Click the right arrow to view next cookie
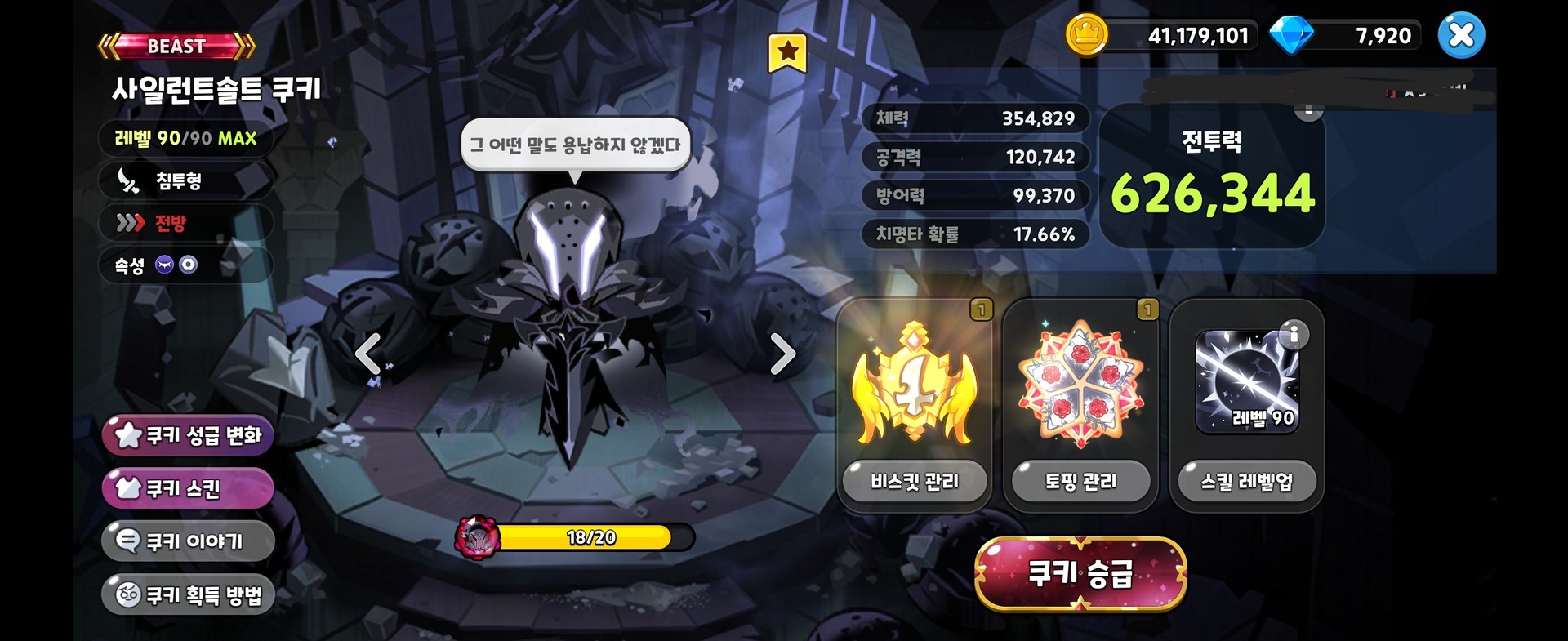This screenshot has height=641, width=1568. pyautogui.click(x=784, y=354)
